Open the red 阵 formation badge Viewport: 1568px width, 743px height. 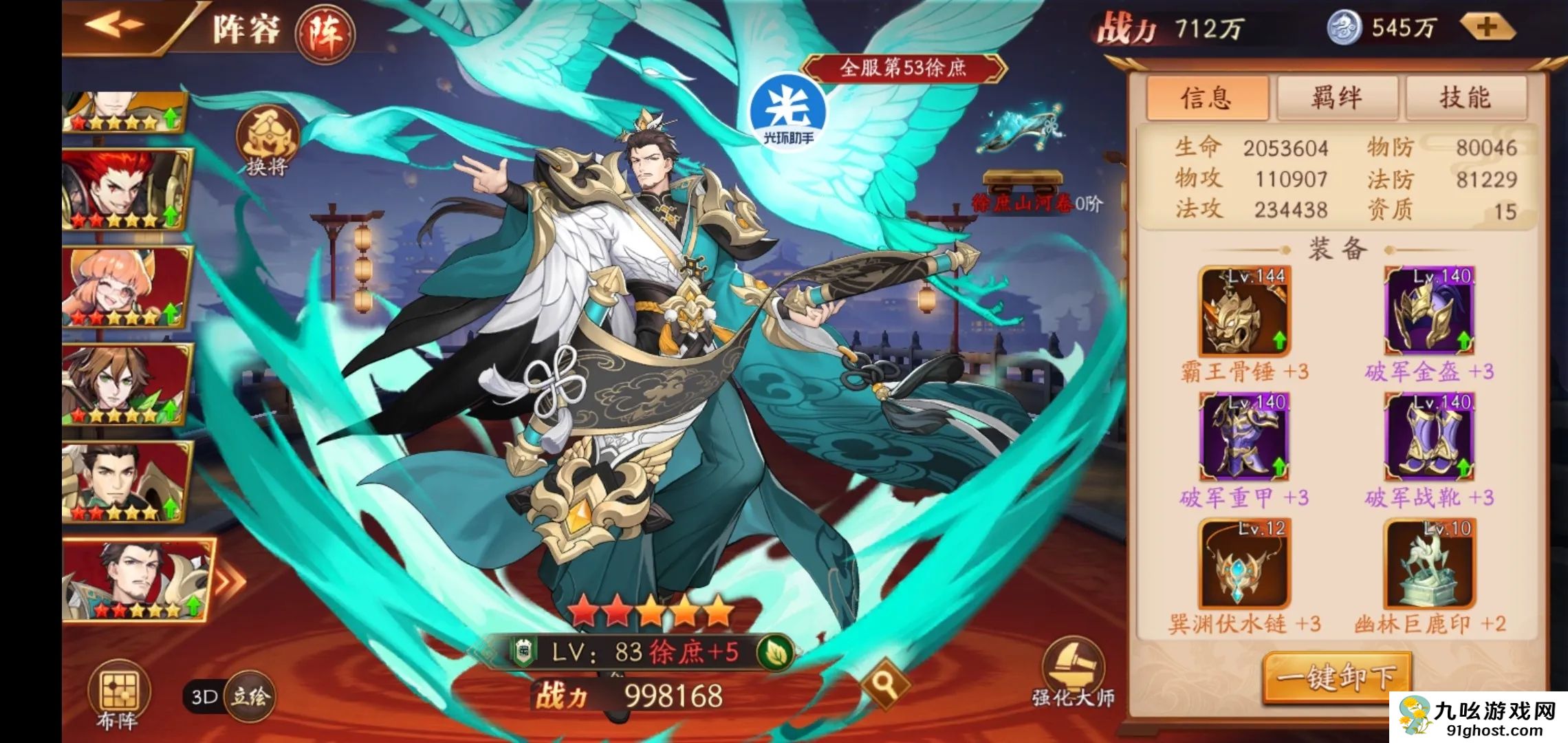click(x=325, y=33)
